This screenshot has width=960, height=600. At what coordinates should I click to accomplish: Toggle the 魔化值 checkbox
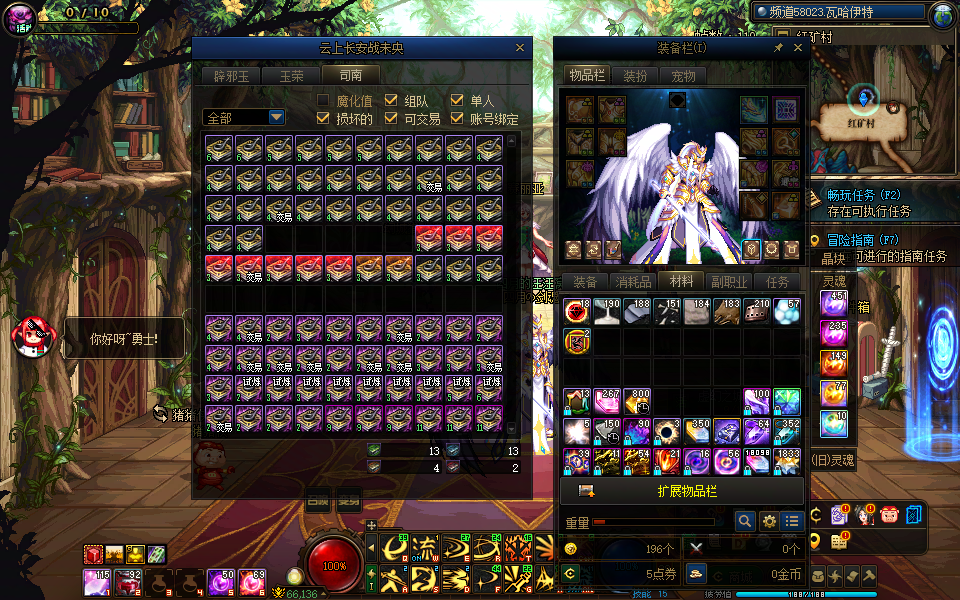tap(323, 100)
